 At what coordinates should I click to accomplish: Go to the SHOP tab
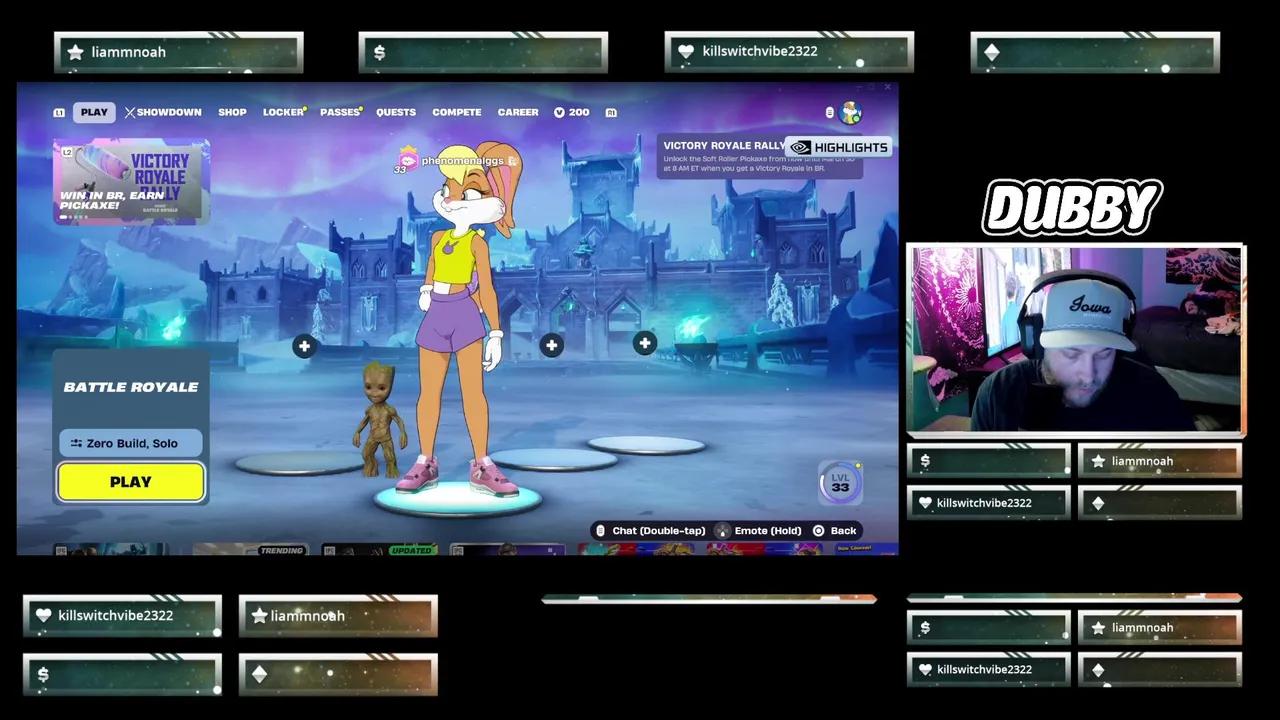pyautogui.click(x=232, y=112)
